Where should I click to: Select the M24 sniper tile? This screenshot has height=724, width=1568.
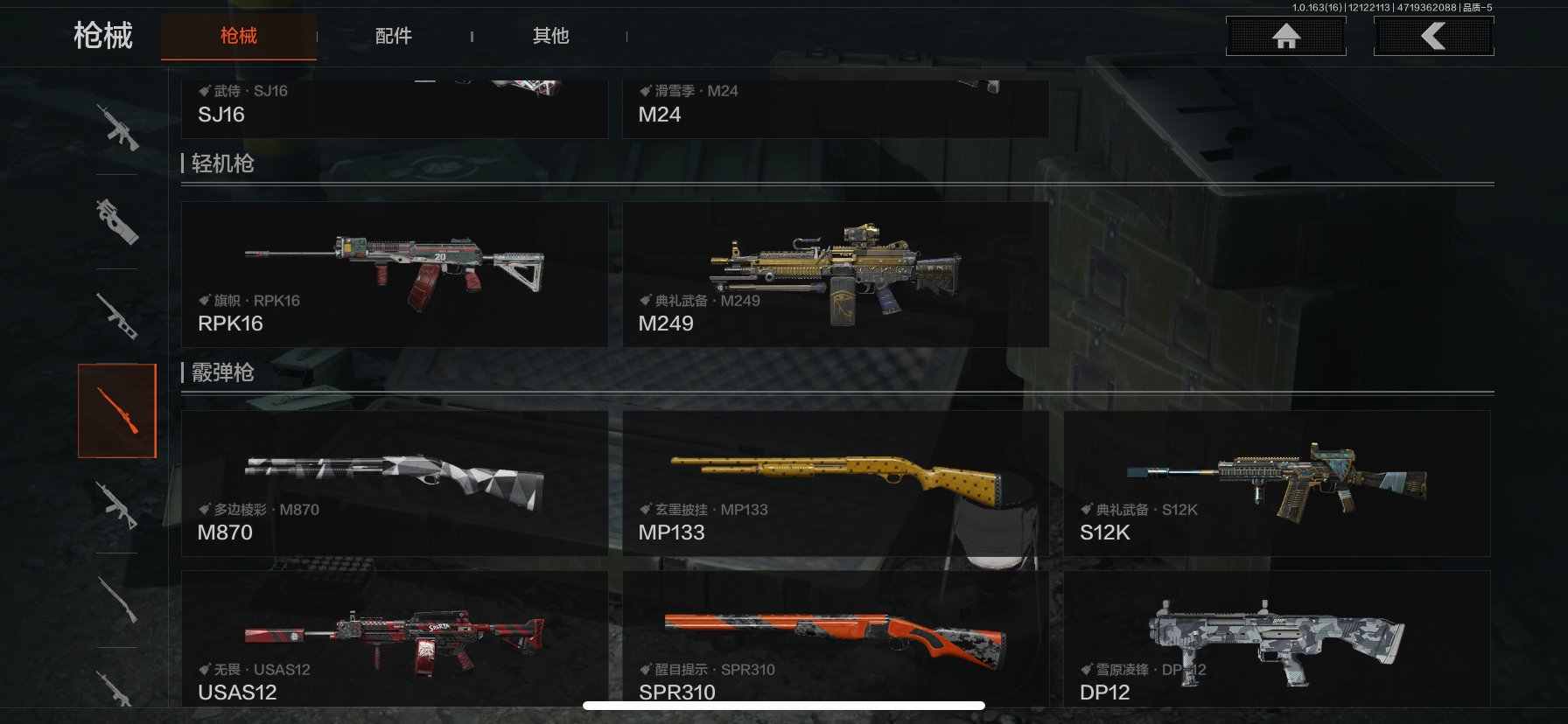click(835, 109)
